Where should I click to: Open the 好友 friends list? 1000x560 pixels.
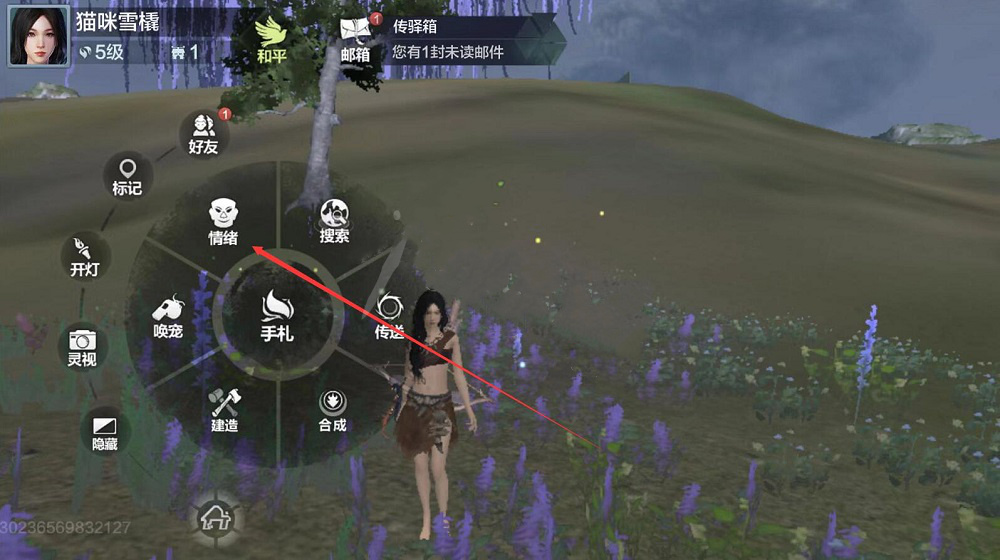[203, 133]
